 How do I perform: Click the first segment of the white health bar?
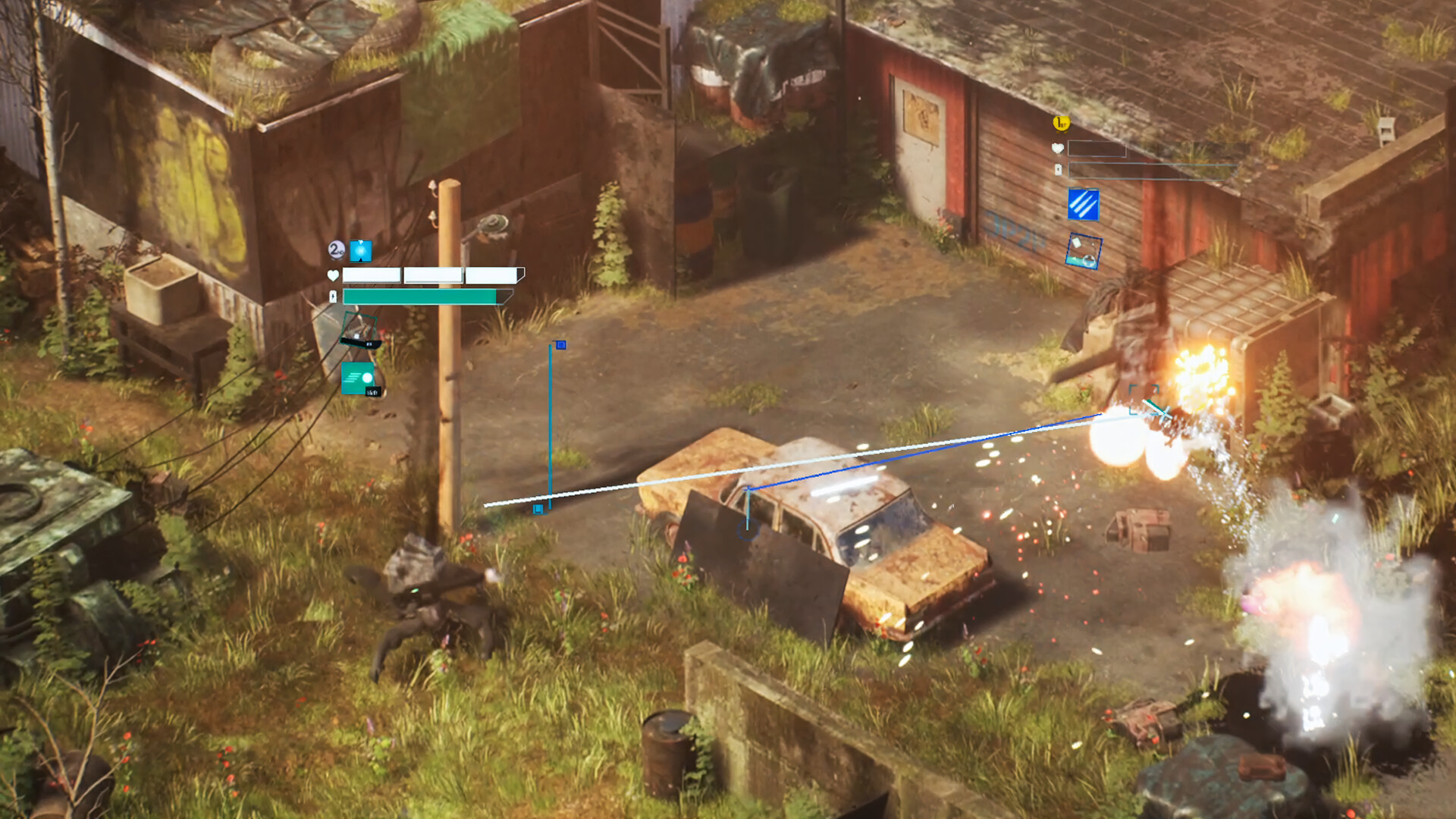click(x=372, y=275)
